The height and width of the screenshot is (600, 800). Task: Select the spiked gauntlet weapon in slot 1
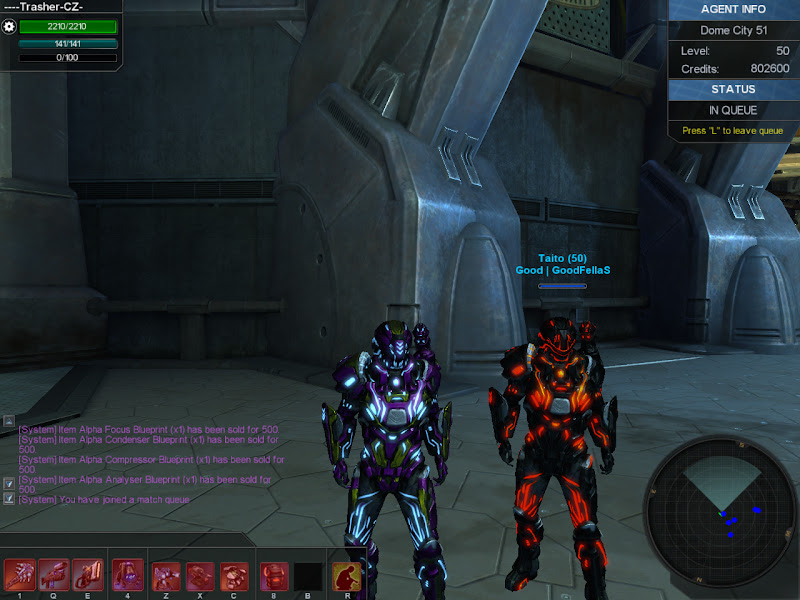tap(20, 574)
